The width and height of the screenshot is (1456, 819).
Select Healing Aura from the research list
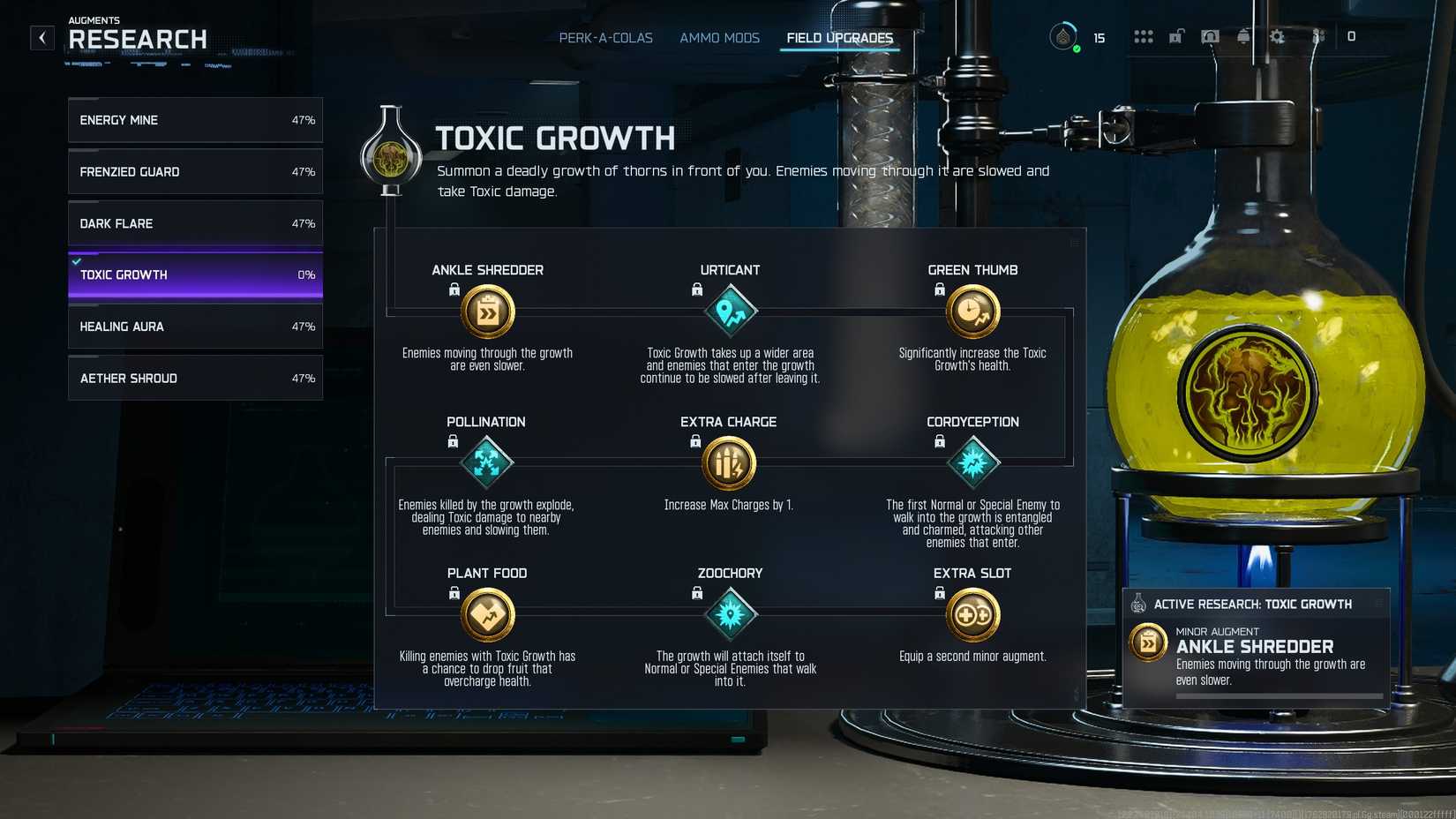[194, 326]
